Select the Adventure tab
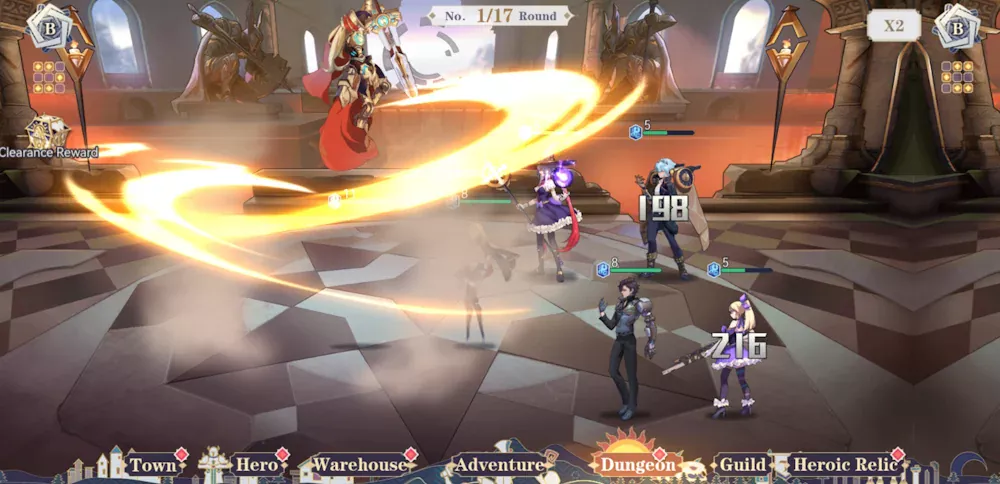This screenshot has height=484, width=1000. tap(499, 465)
